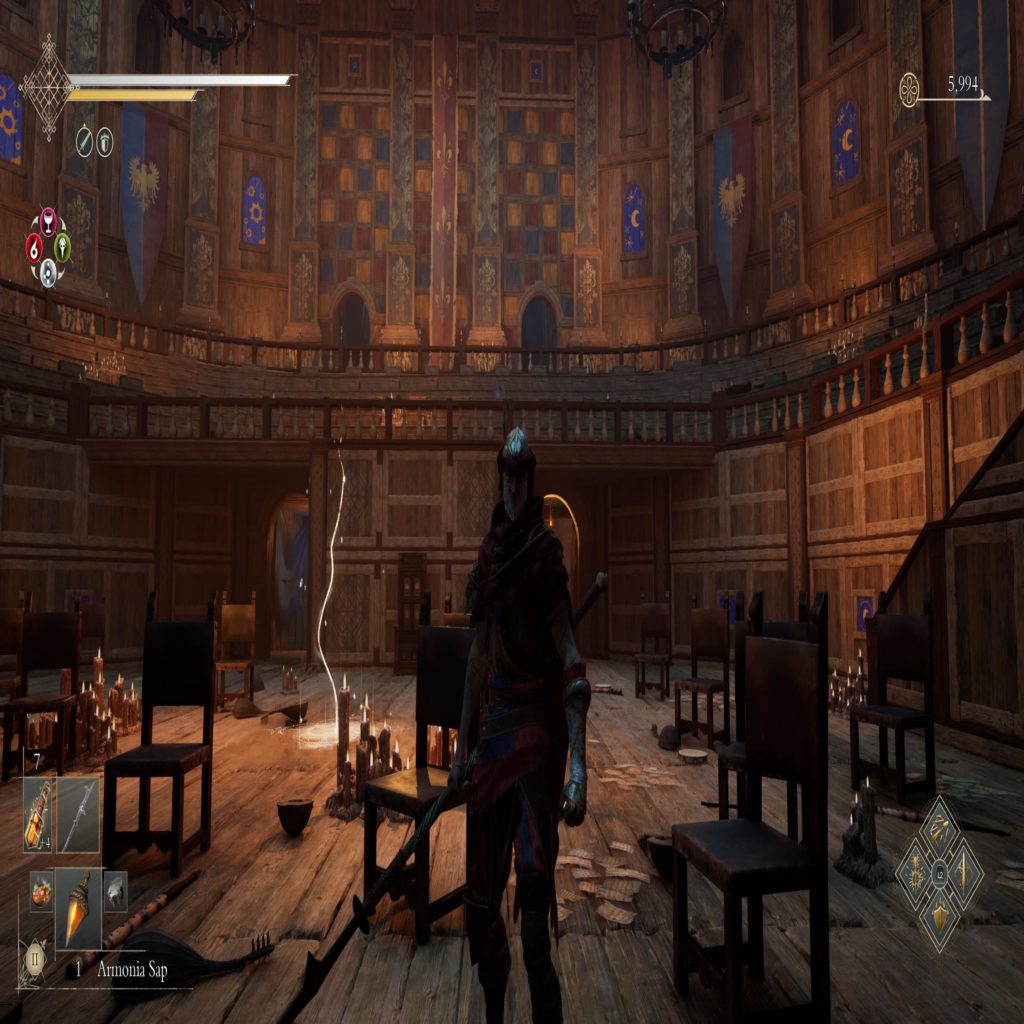Click the red flame status icon
This screenshot has width=1024, height=1024.
pyautogui.click(x=34, y=246)
